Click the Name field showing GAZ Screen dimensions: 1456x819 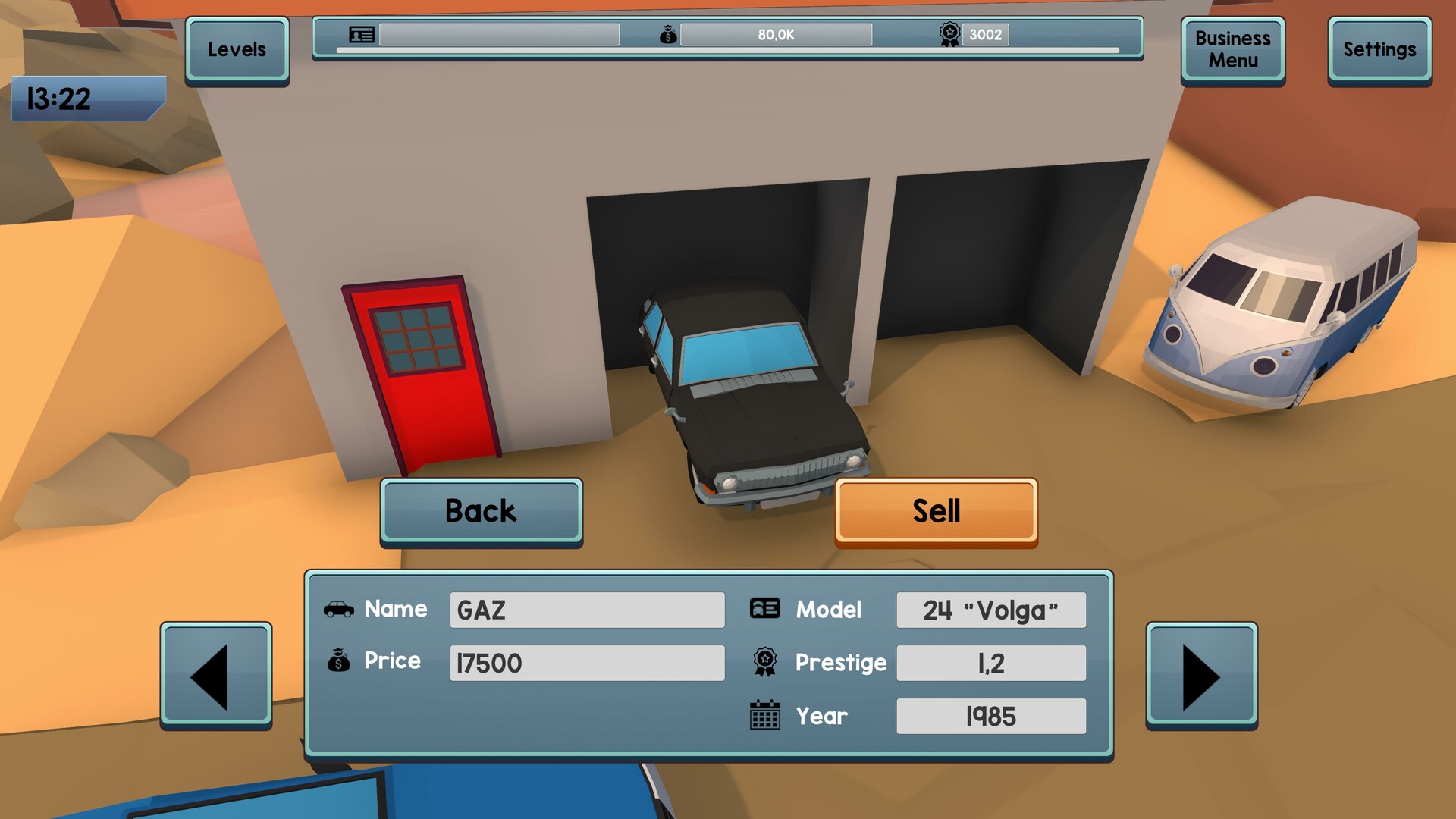point(587,610)
